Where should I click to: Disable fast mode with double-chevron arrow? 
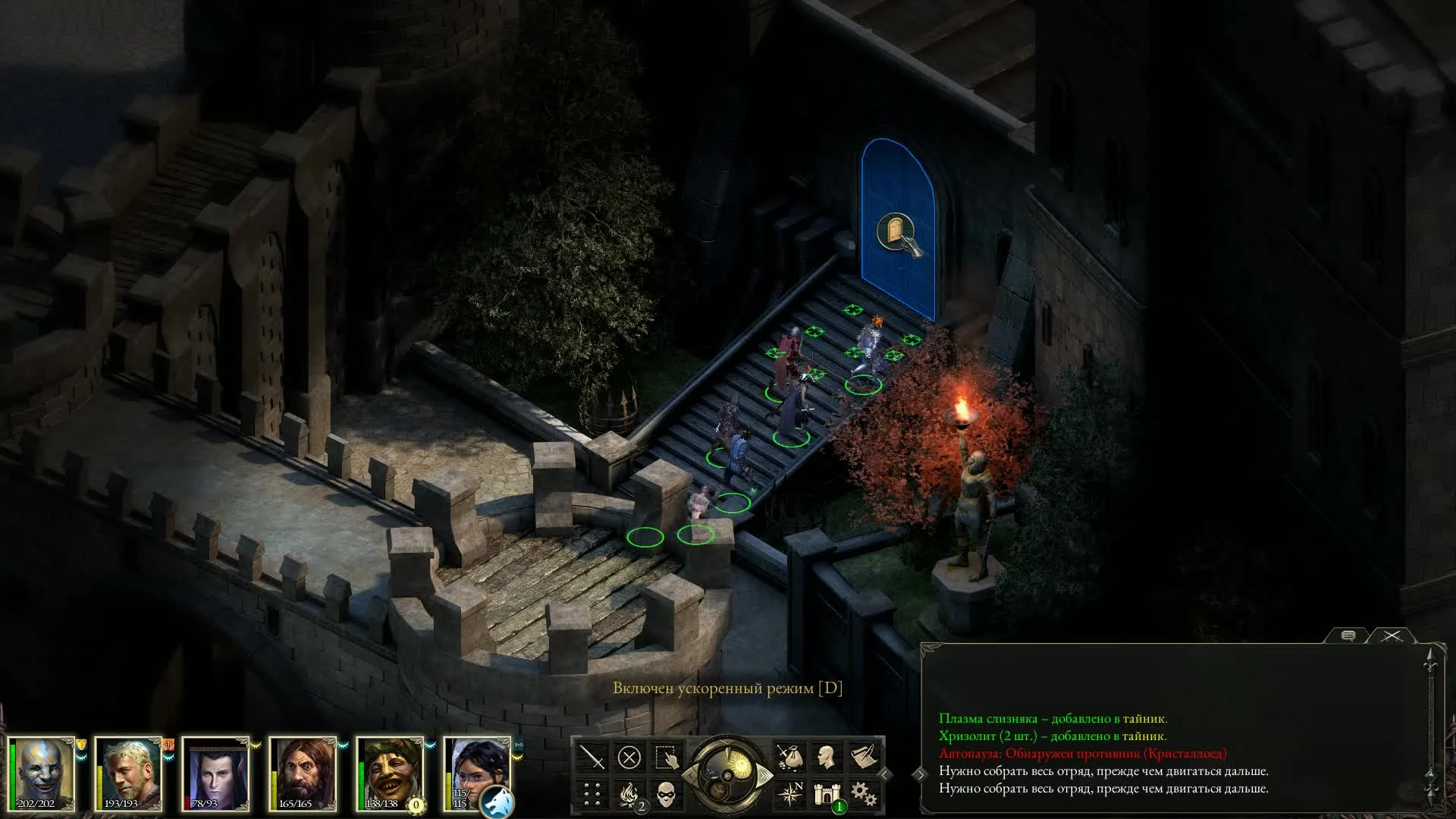click(x=764, y=776)
